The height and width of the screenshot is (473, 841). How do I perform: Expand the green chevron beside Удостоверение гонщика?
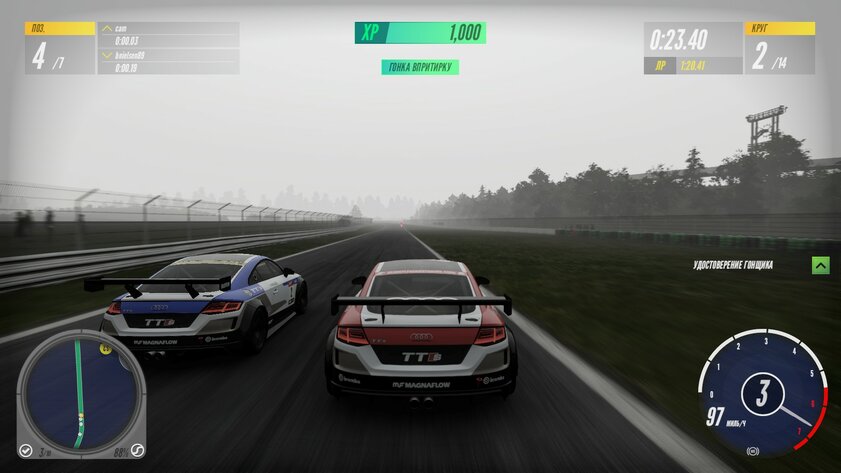[x=820, y=265]
